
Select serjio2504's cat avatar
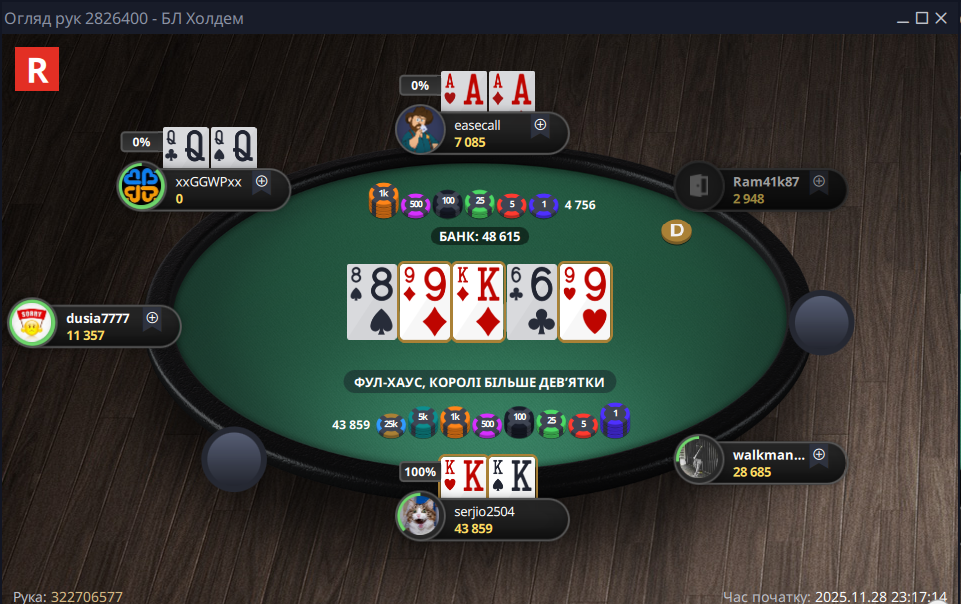pyautogui.click(x=420, y=516)
